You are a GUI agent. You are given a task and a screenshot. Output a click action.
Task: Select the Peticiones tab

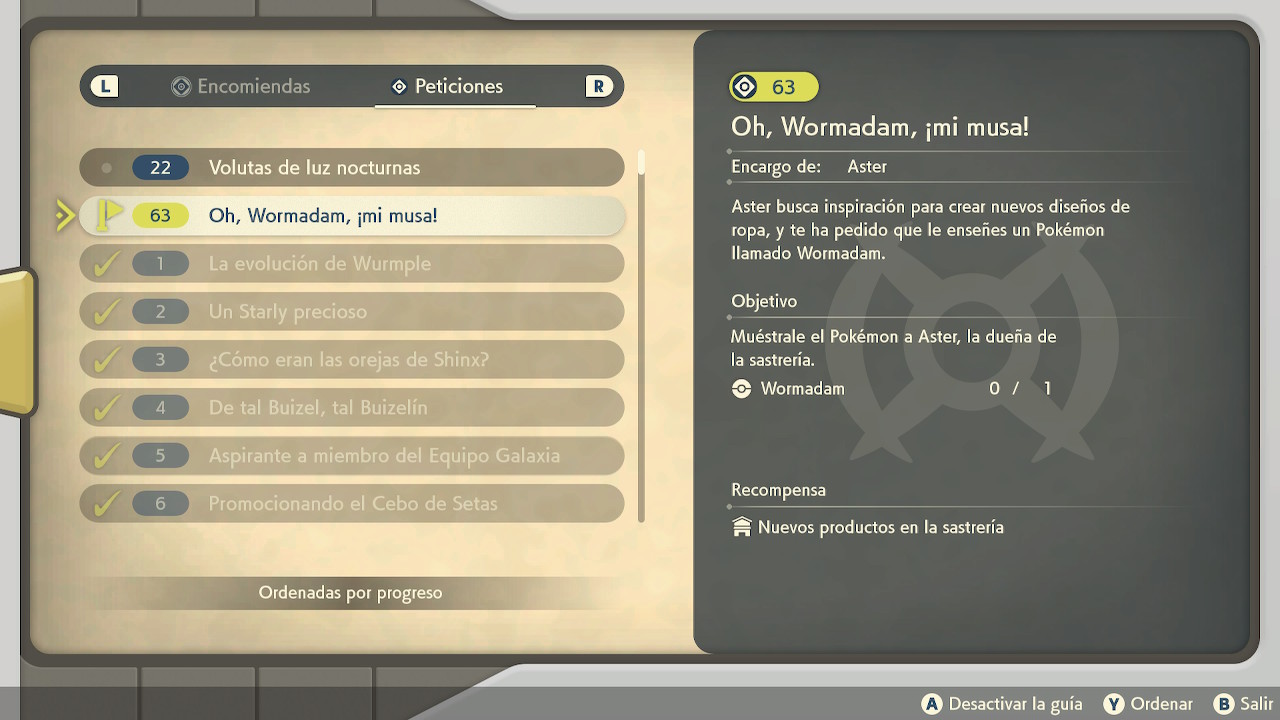[x=447, y=87]
